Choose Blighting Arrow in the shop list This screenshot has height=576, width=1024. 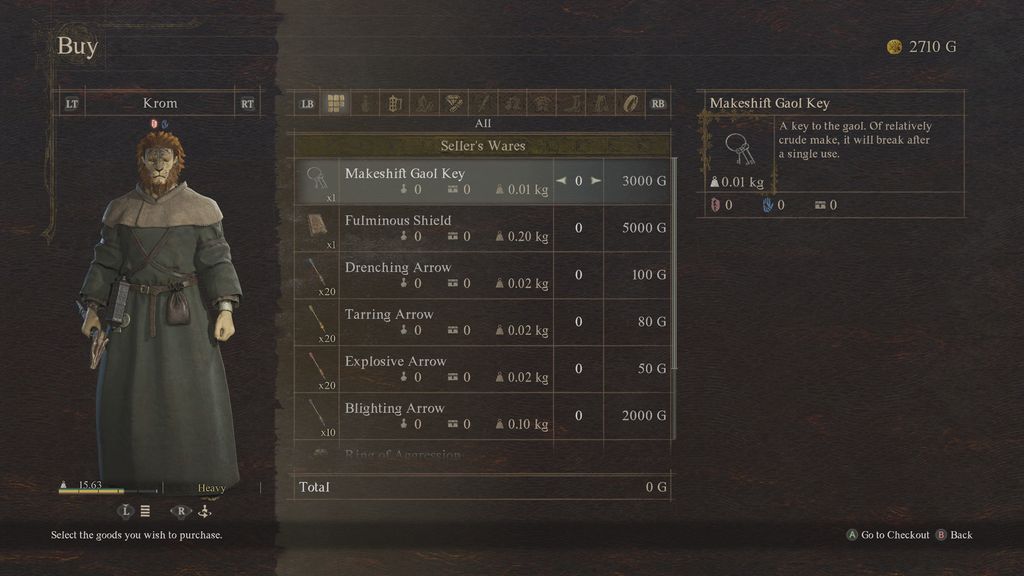click(x=440, y=416)
